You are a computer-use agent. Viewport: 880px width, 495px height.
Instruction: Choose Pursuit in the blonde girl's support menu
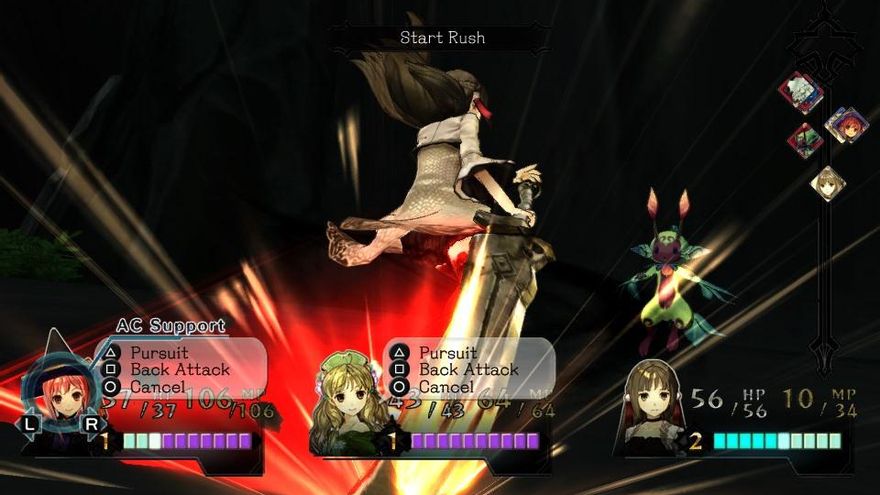pos(448,353)
